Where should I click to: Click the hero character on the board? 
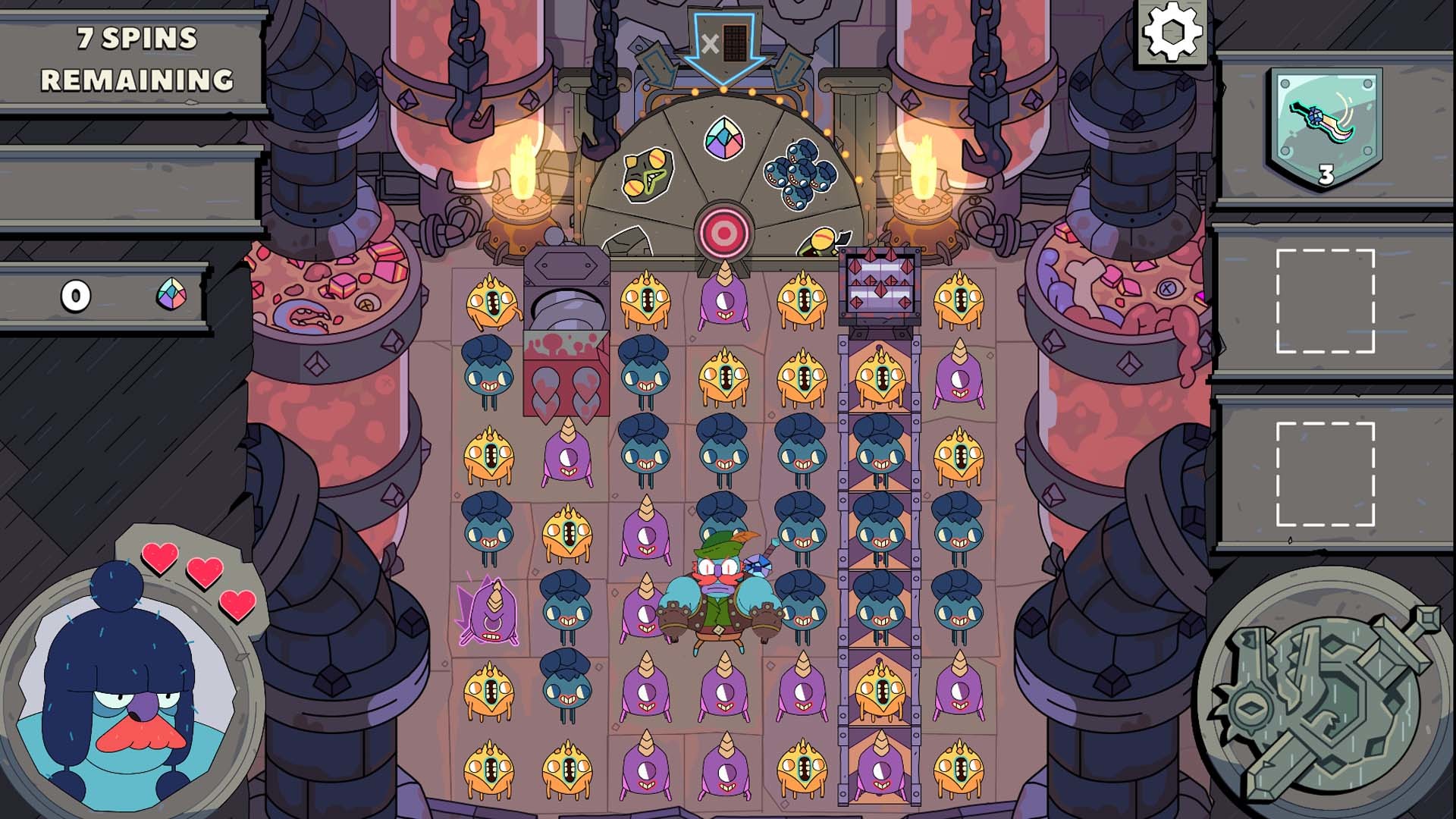click(x=720, y=599)
